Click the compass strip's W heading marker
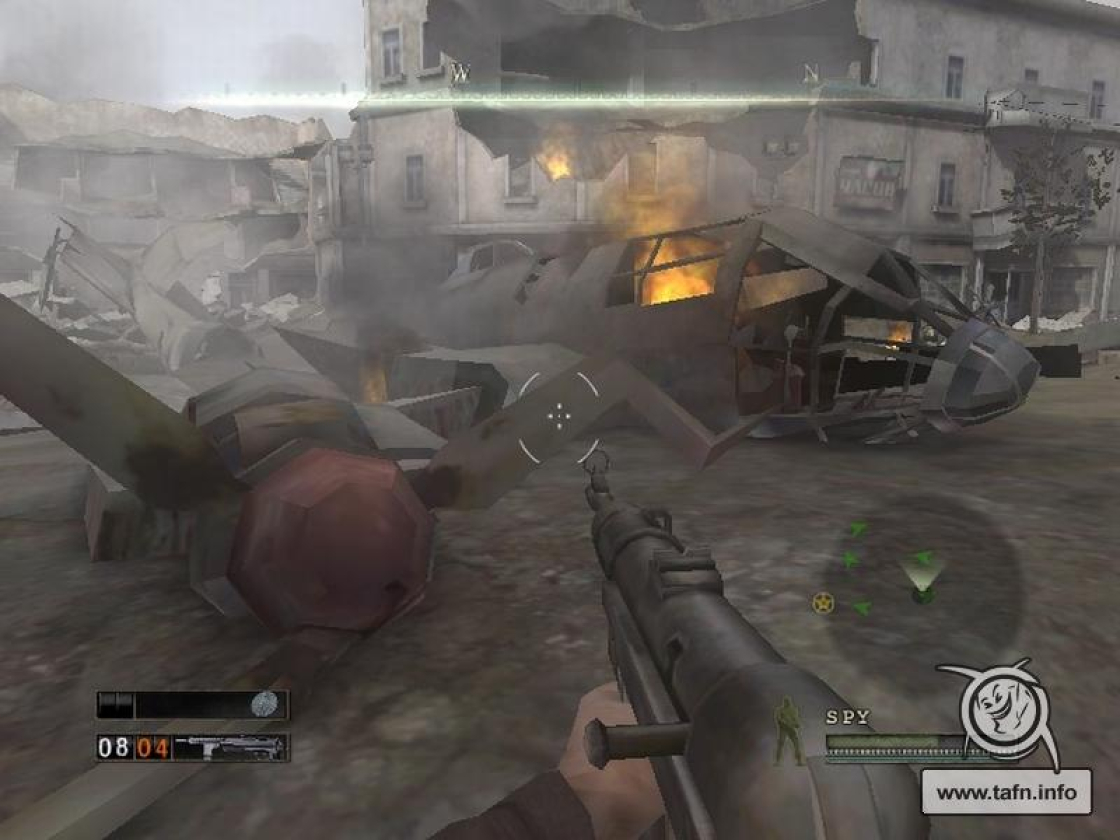This screenshot has width=1120, height=840. tap(459, 72)
